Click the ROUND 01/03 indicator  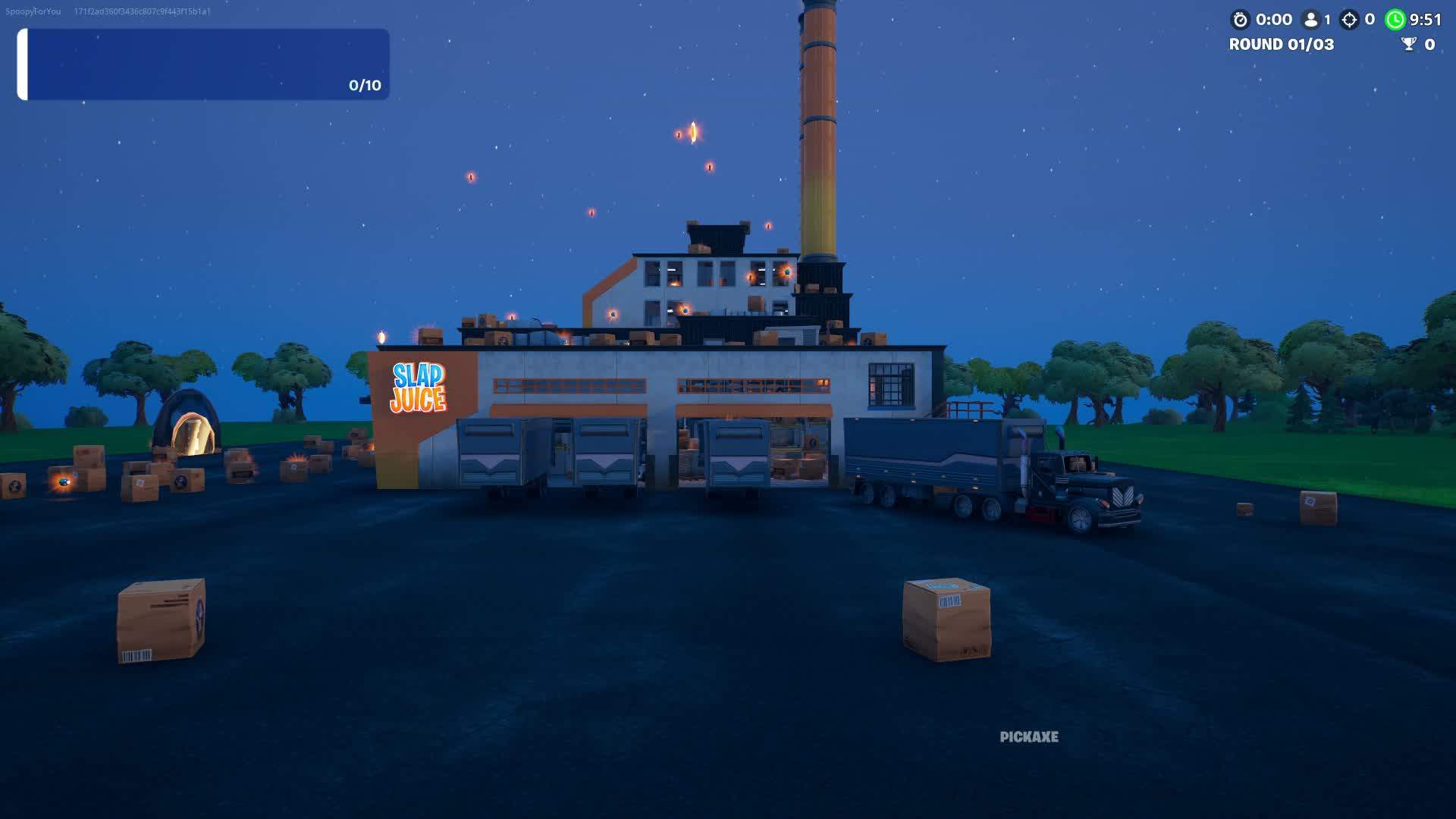pos(1282,45)
